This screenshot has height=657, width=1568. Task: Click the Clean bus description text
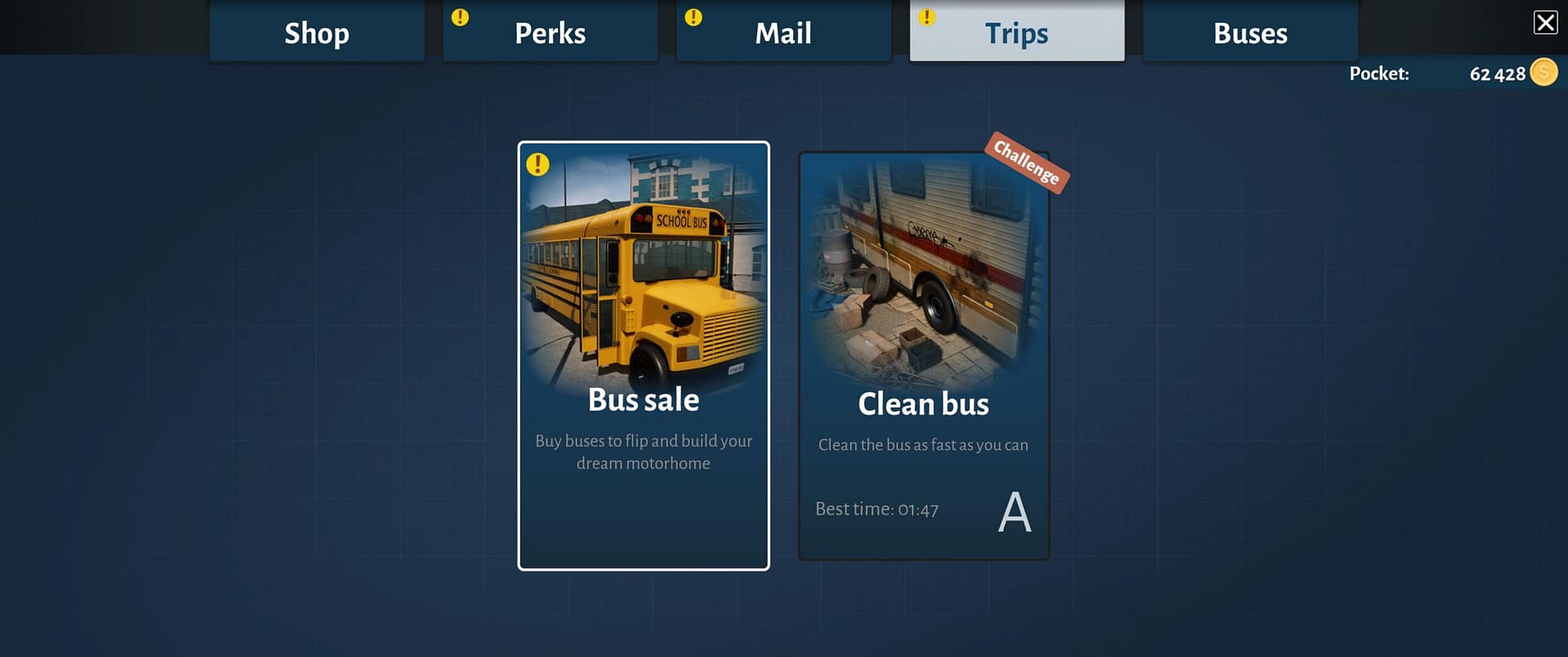pyautogui.click(x=924, y=445)
